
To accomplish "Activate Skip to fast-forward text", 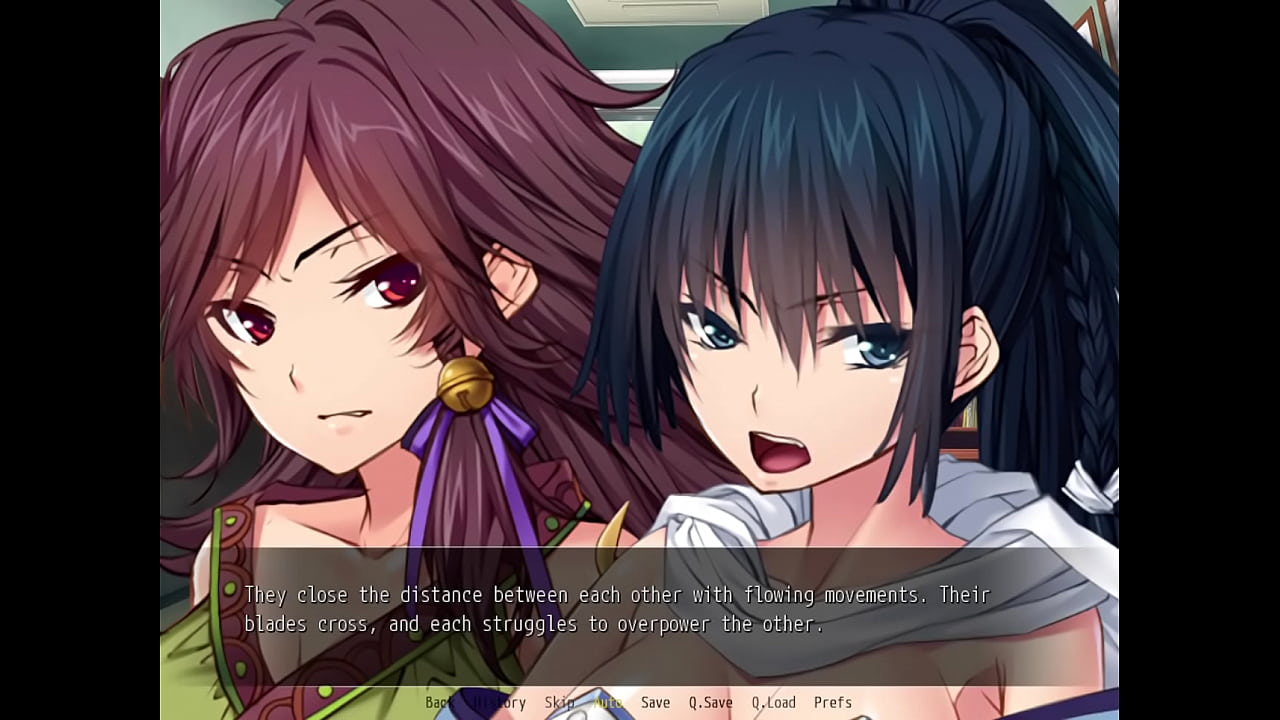I will (x=559, y=703).
